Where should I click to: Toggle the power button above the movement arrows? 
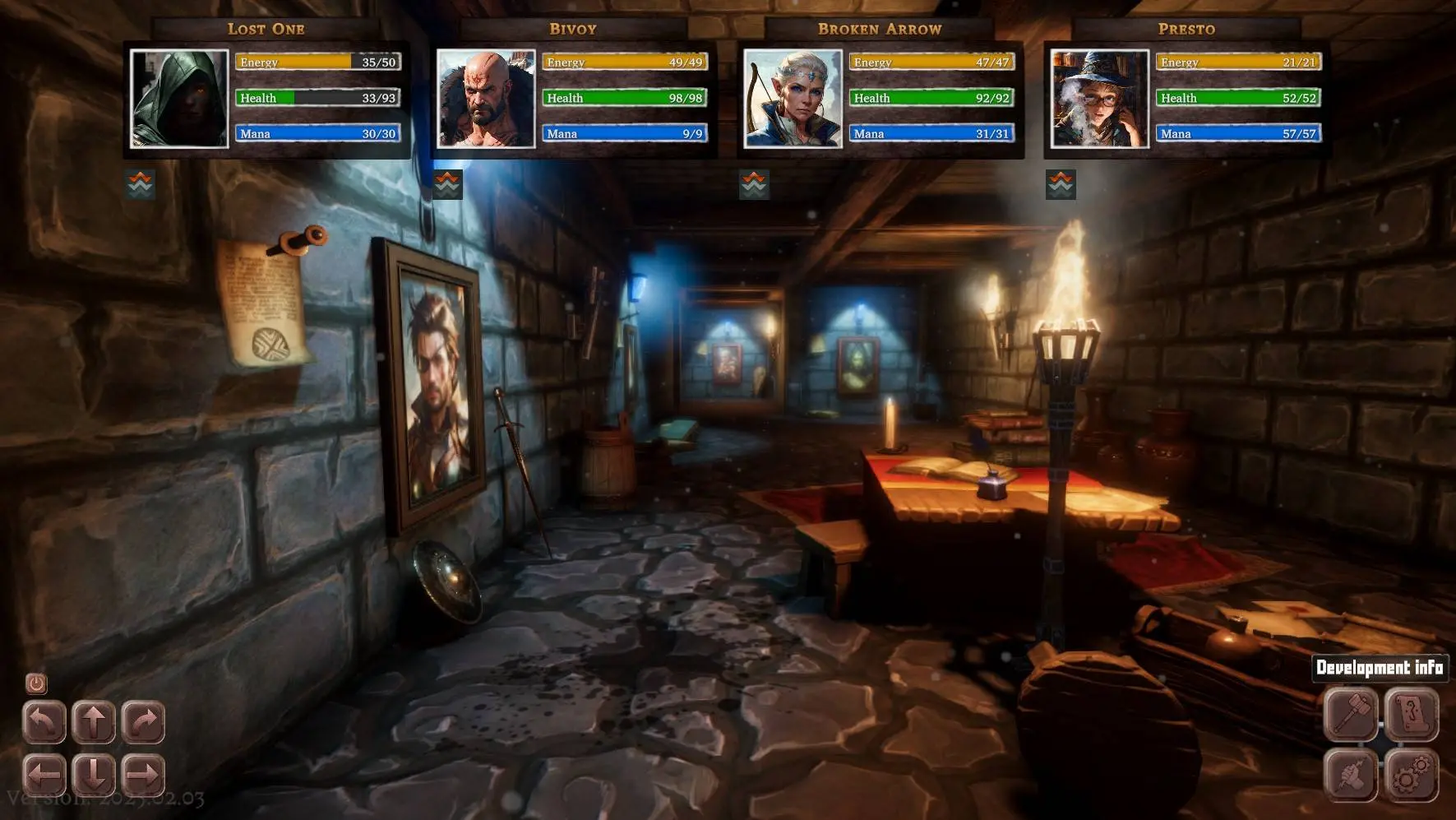[35, 683]
